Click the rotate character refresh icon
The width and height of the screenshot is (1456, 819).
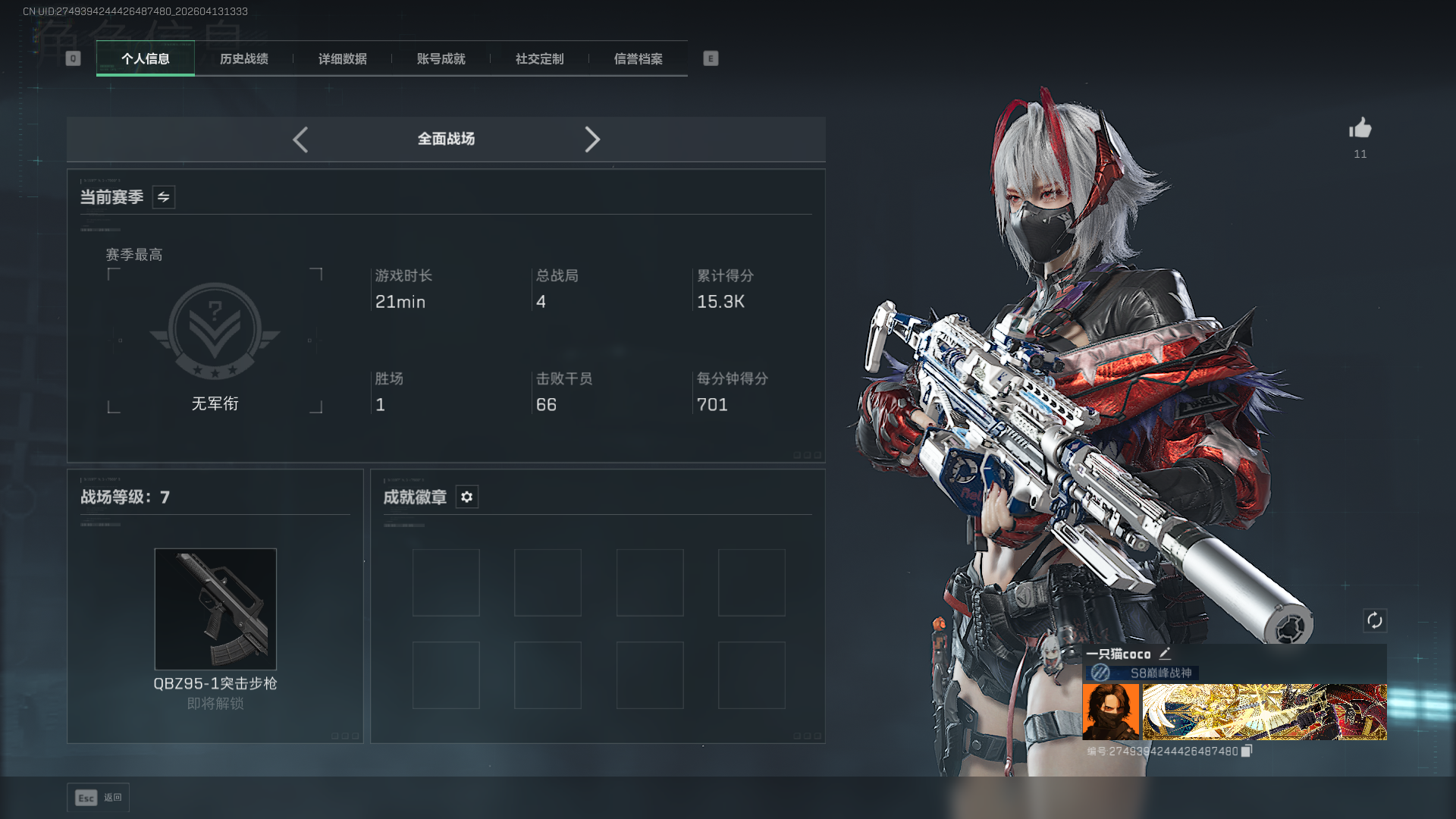click(x=1374, y=620)
